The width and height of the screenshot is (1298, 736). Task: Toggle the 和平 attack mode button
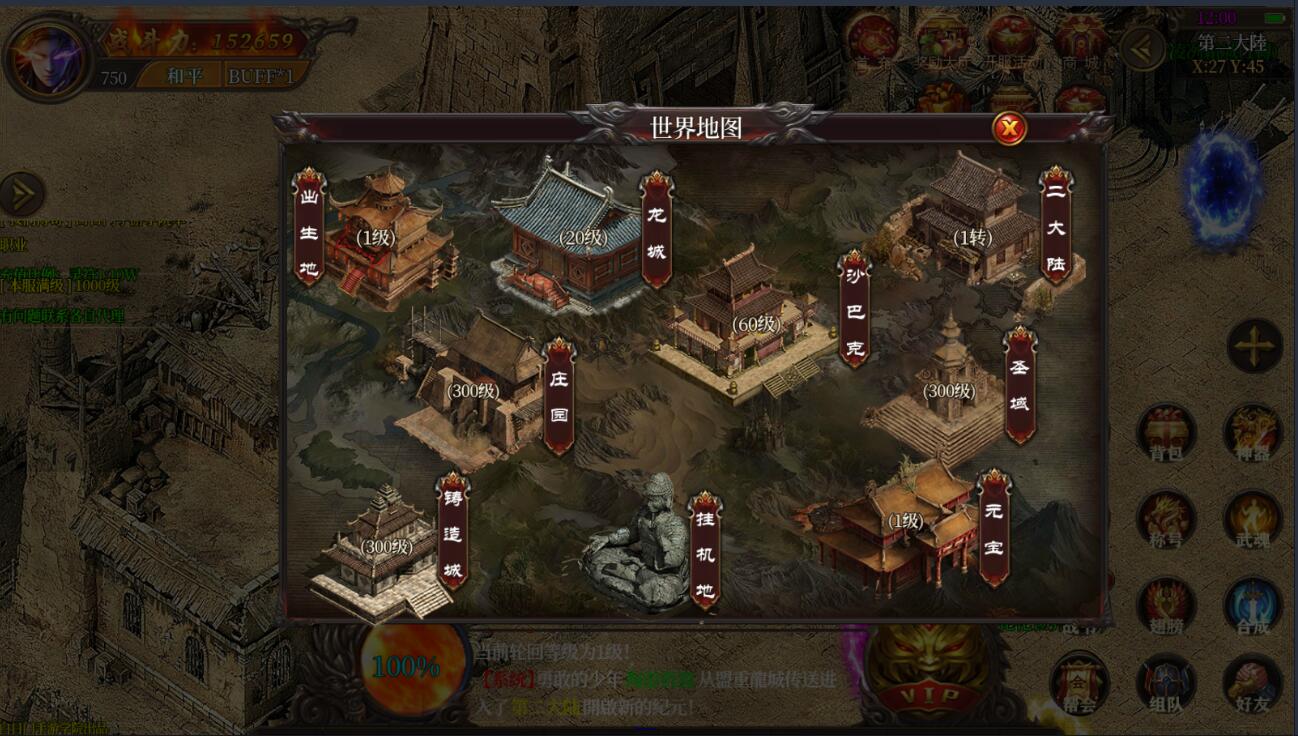pyautogui.click(x=183, y=76)
